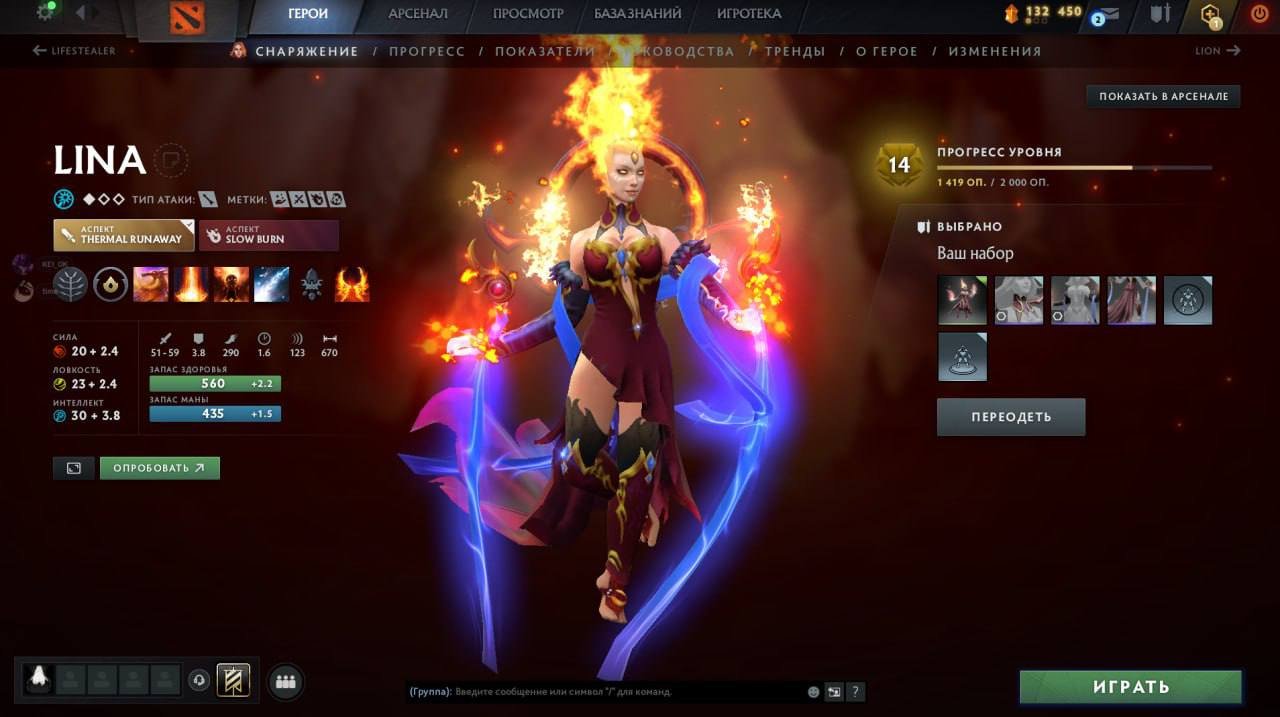This screenshot has height=717, width=1280.
Task: Toggle the fullscreen model view button
Action: 73,468
